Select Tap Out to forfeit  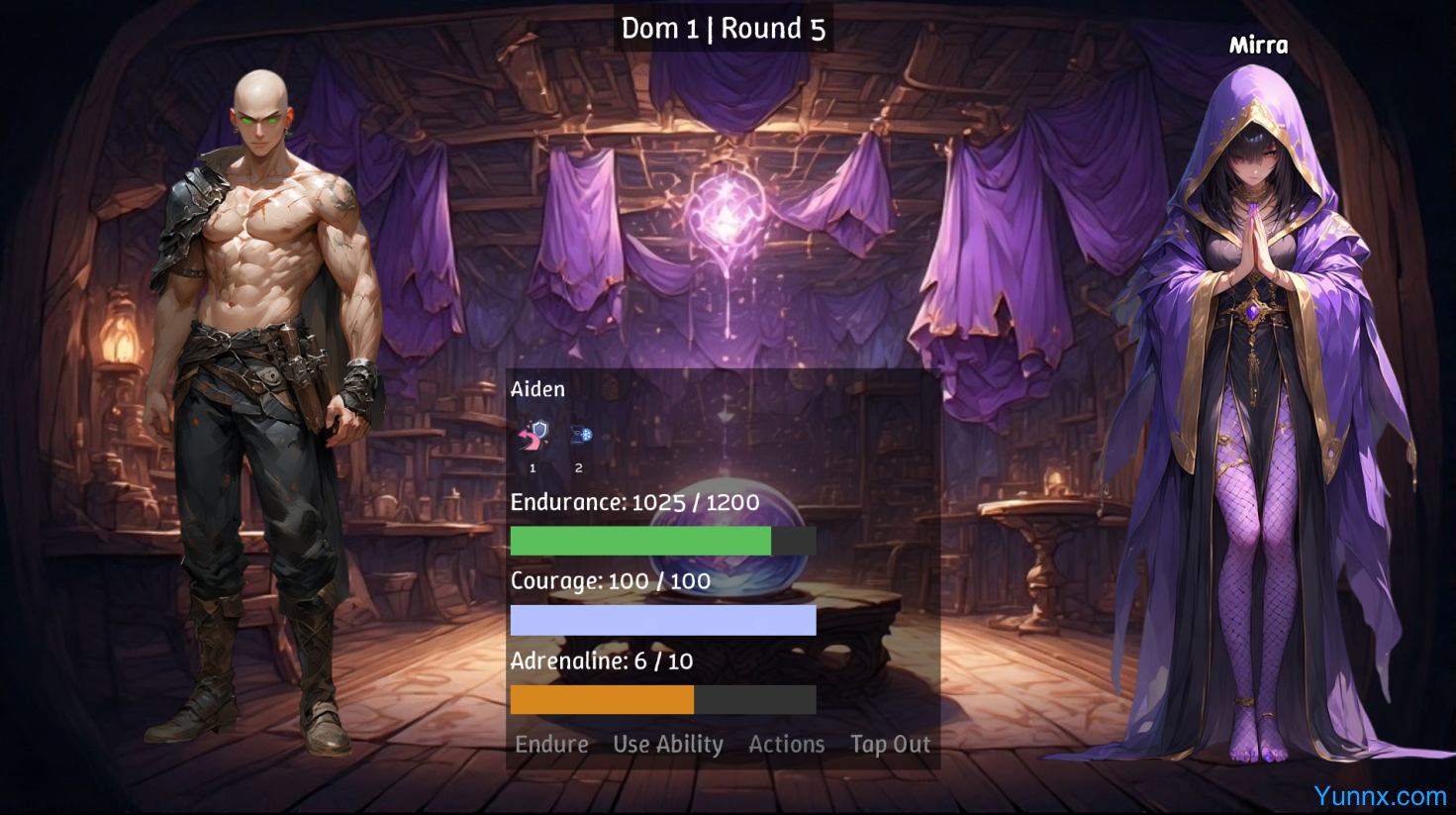pos(890,744)
